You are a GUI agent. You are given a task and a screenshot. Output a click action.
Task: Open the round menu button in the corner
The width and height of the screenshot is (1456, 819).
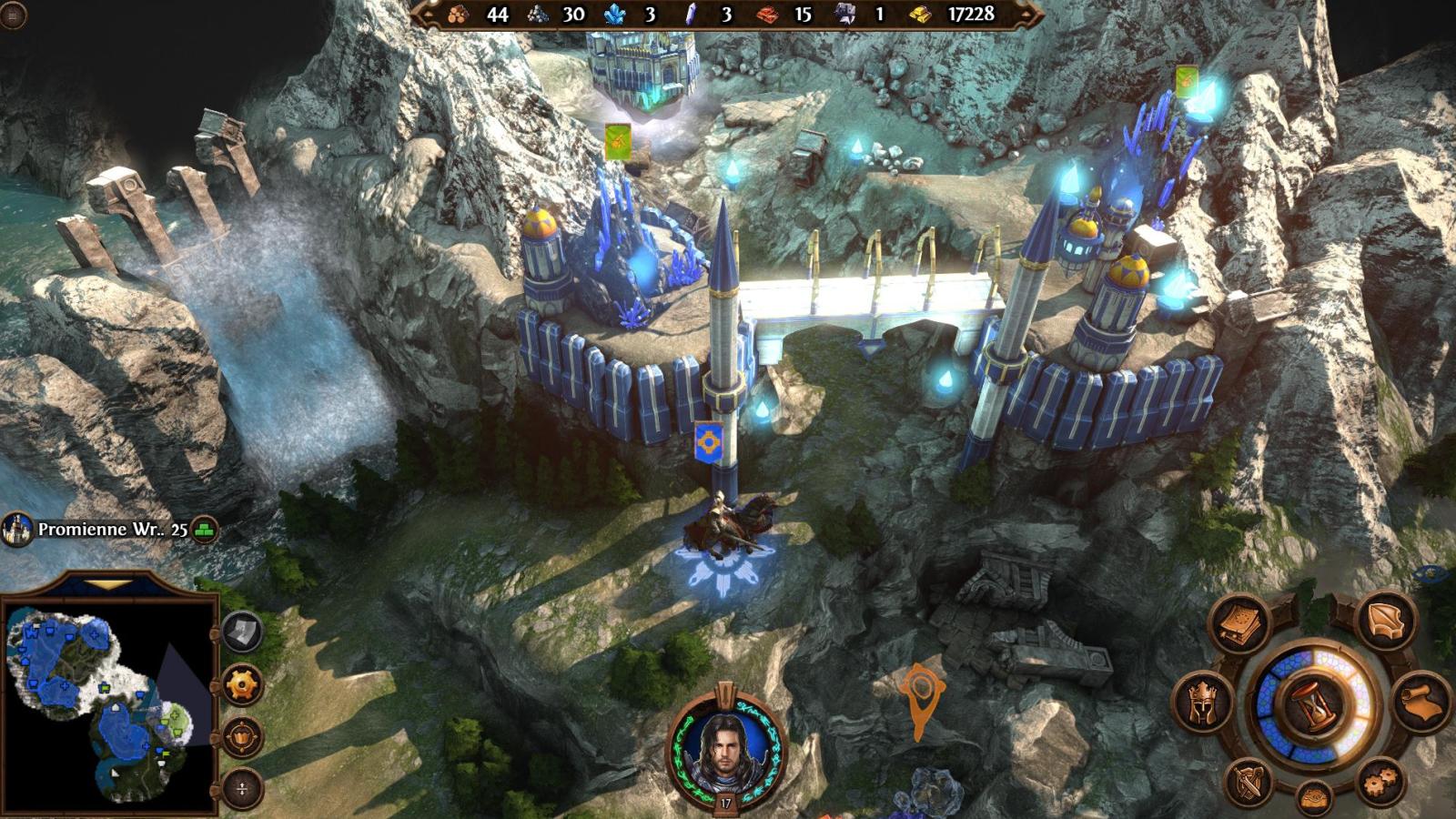pyautogui.click(x=13, y=15)
